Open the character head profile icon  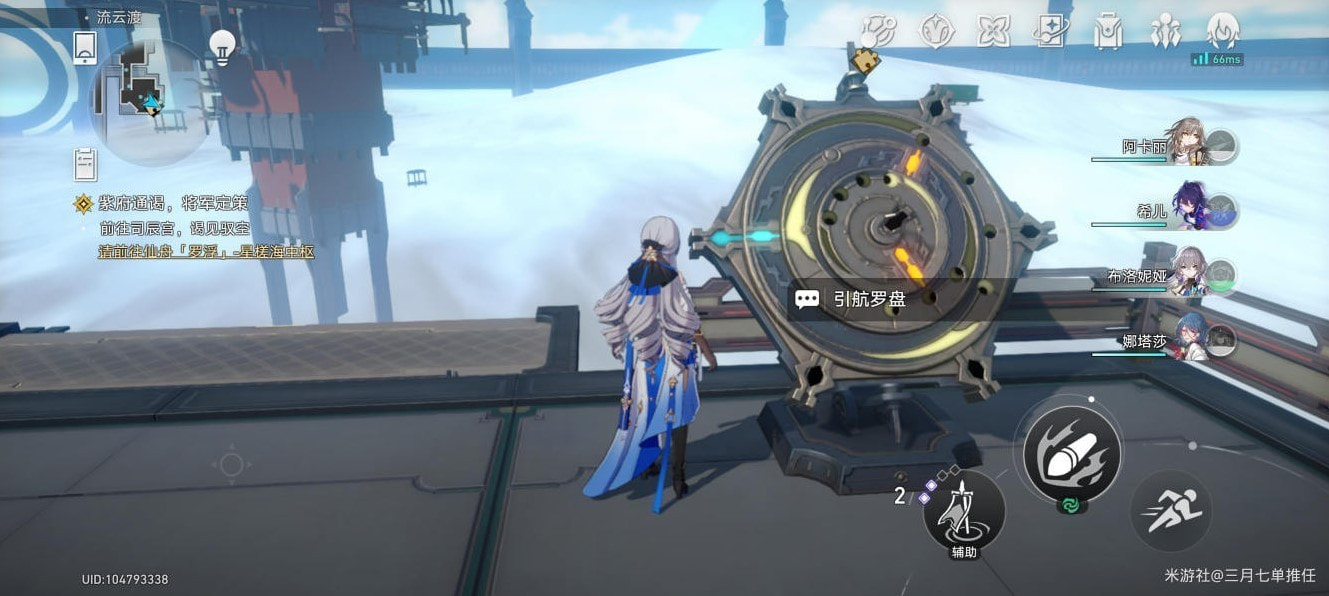pyautogui.click(x=1223, y=31)
